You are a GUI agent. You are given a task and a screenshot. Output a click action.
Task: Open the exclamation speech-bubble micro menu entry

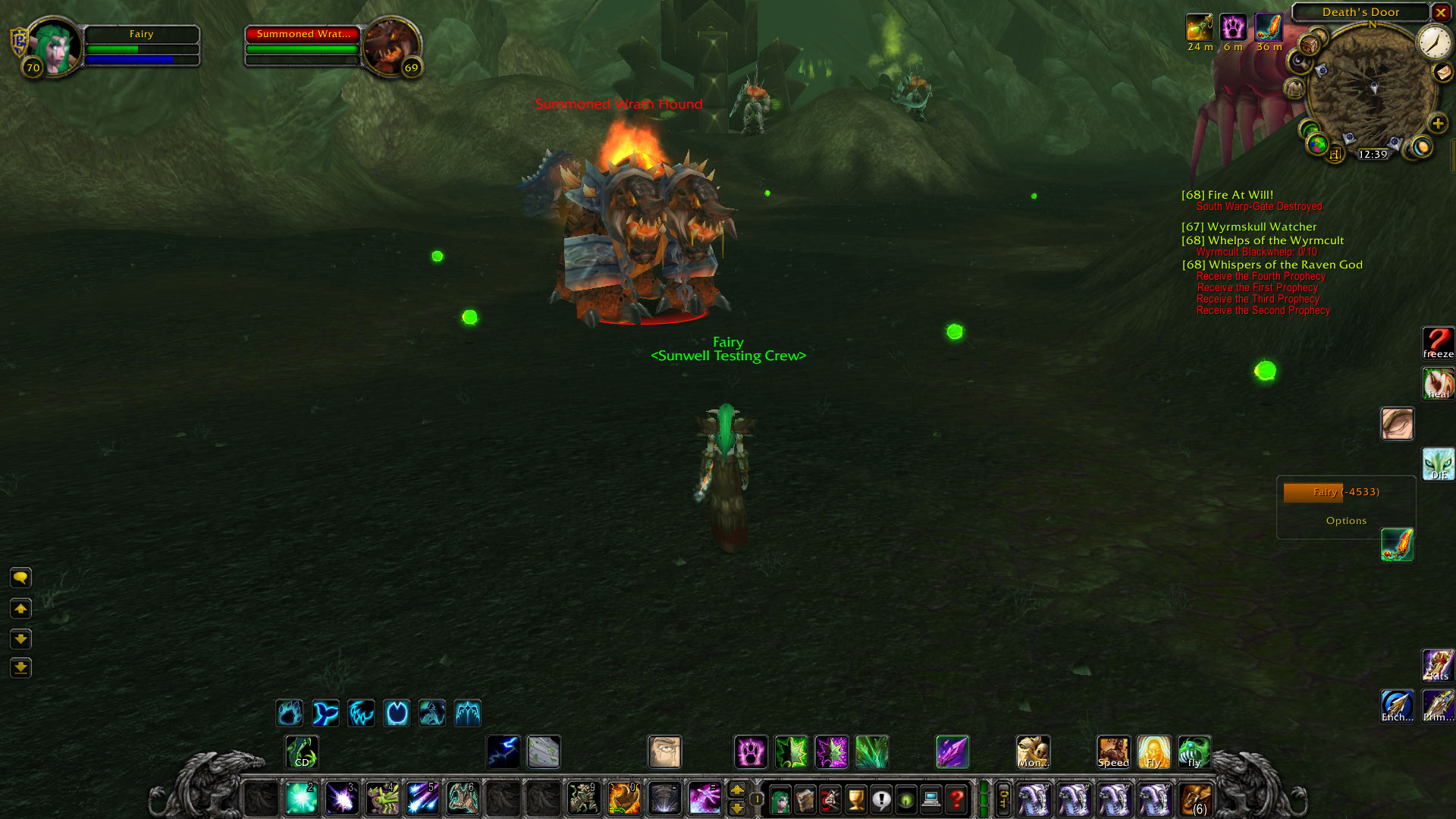coord(880,800)
